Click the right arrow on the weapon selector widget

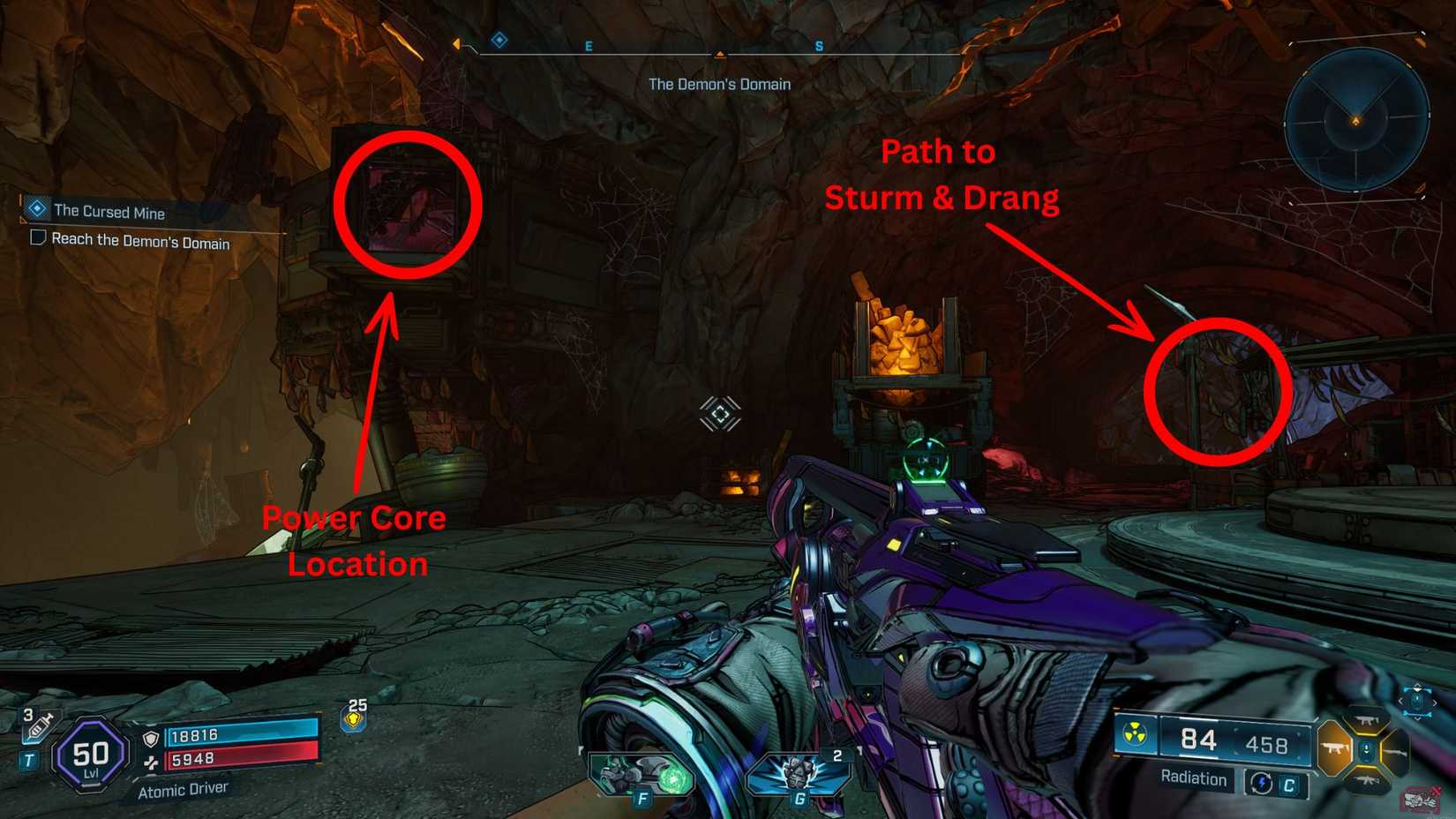(x=1435, y=701)
